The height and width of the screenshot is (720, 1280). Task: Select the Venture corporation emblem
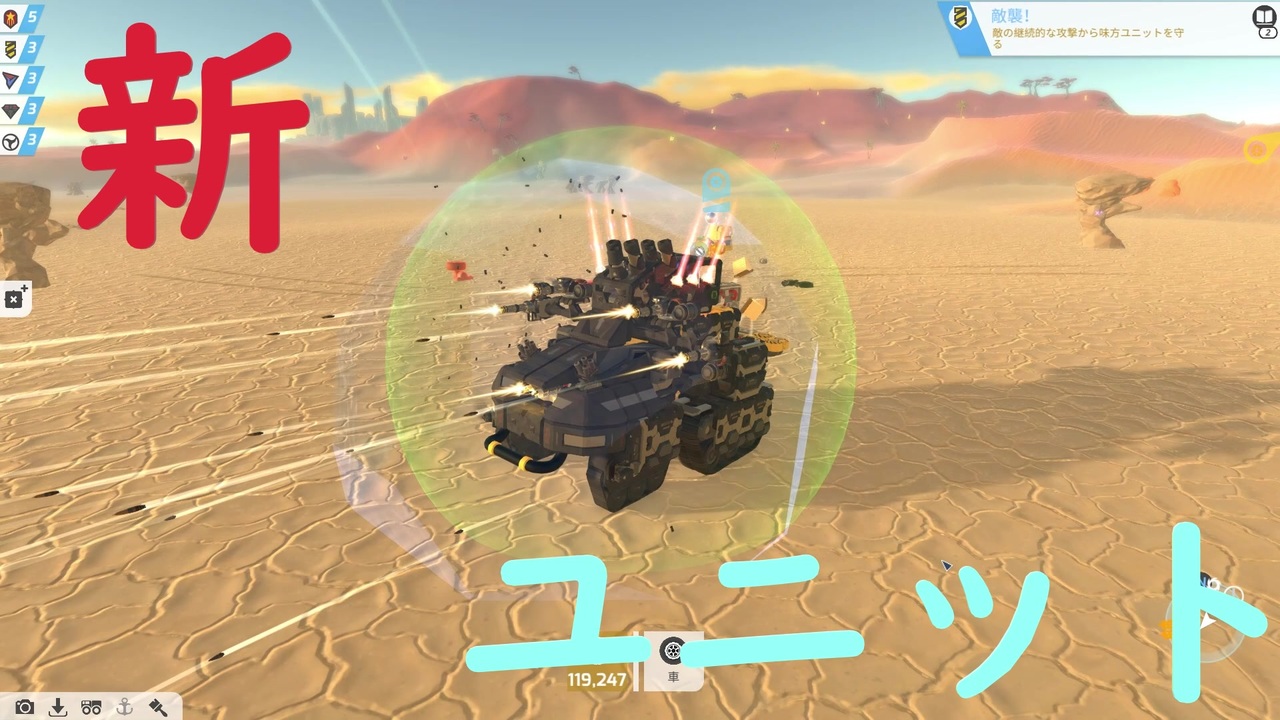click(x=9, y=79)
